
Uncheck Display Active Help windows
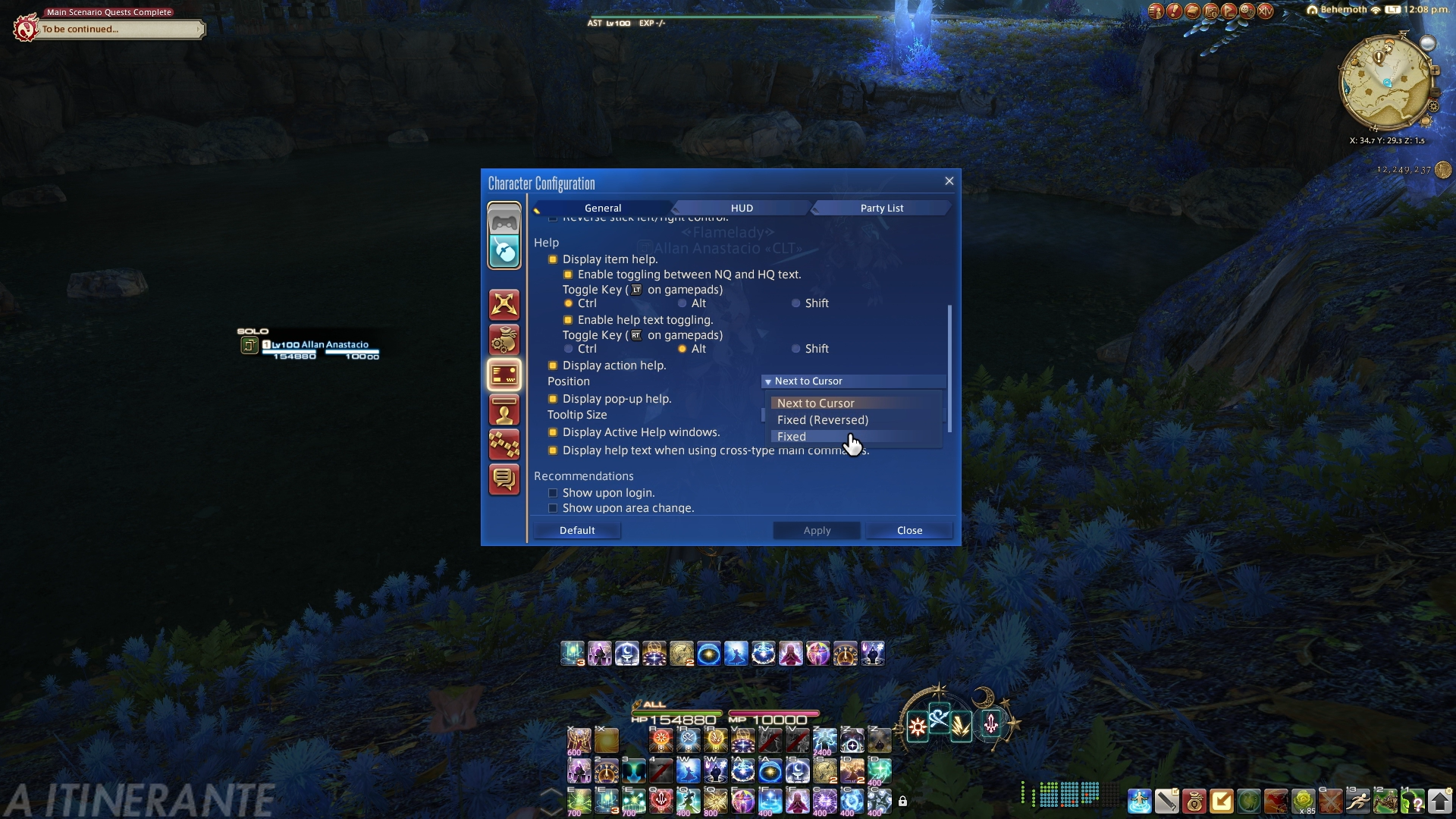tap(553, 432)
